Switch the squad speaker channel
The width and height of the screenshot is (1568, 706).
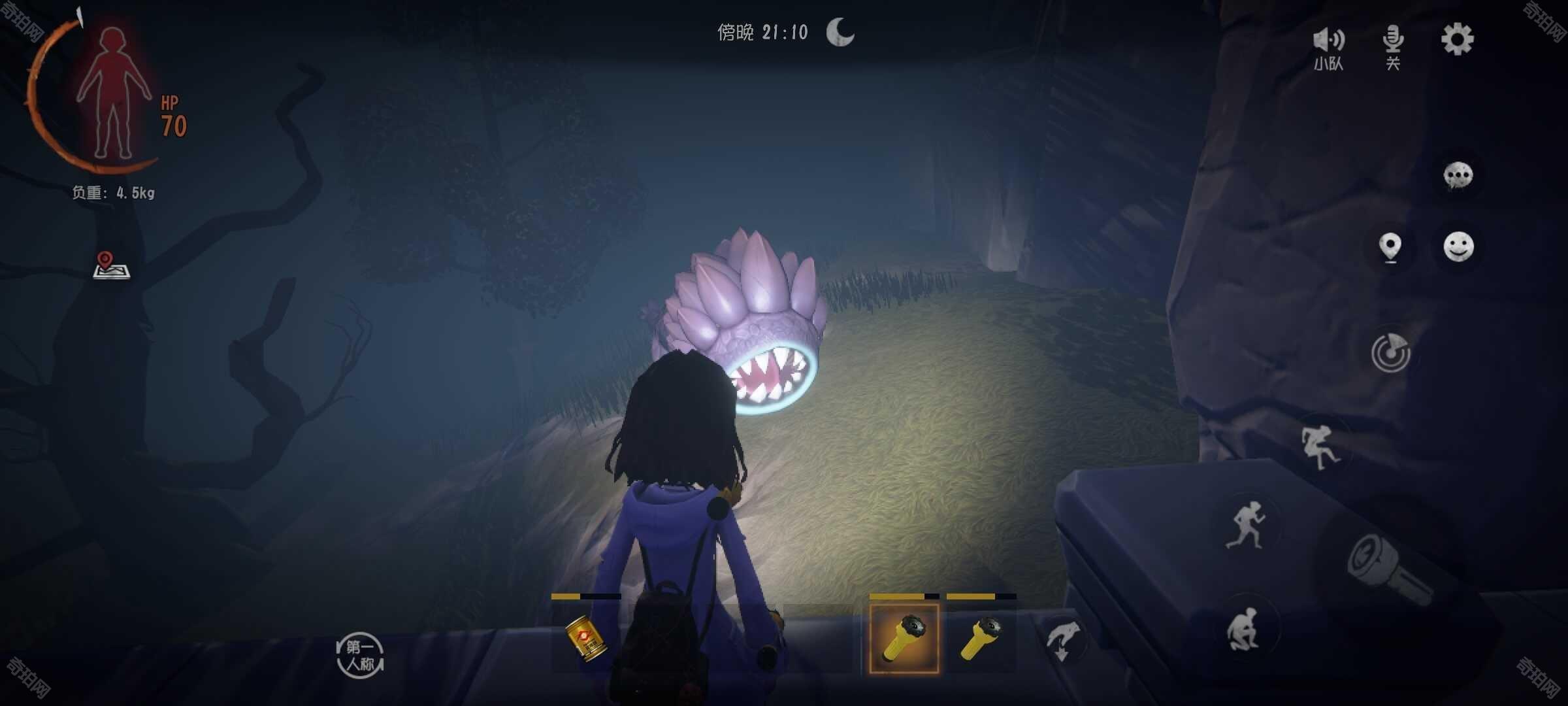point(1328,47)
